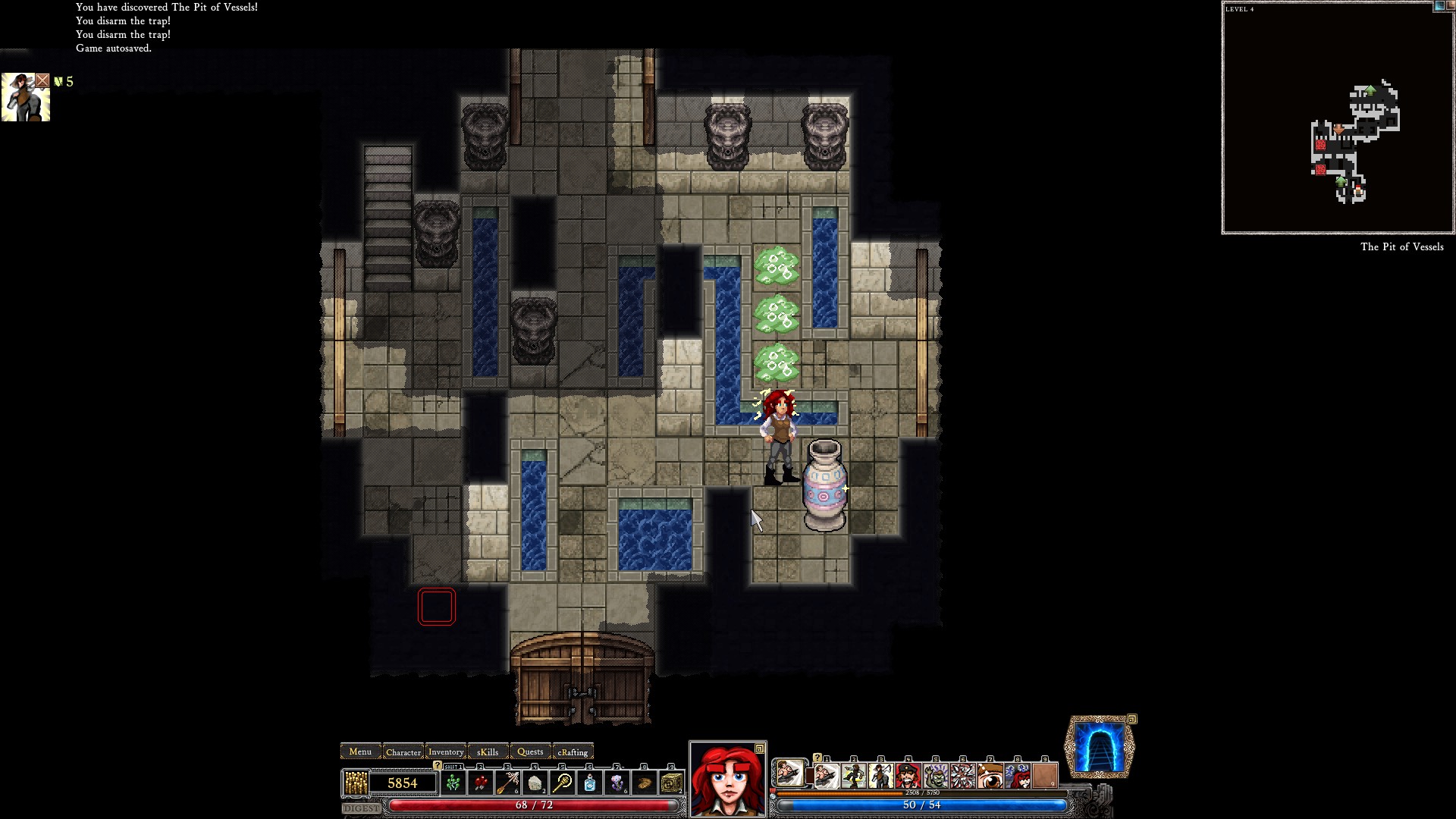The width and height of the screenshot is (1456, 819).
Task: Open the Quests log
Action: [530, 752]
